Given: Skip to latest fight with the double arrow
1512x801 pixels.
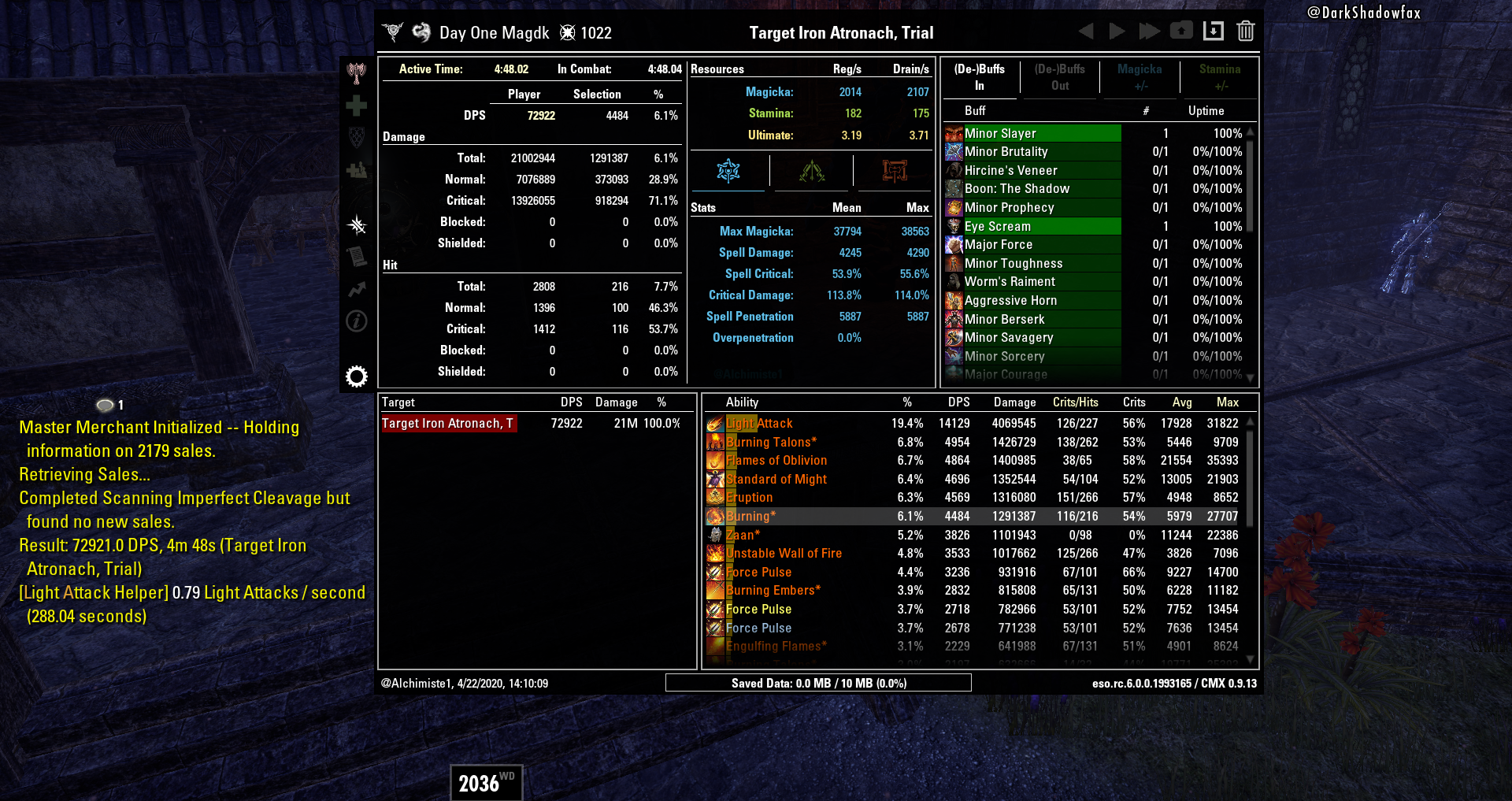Looking at the screenshot, I should point(1149,32).
